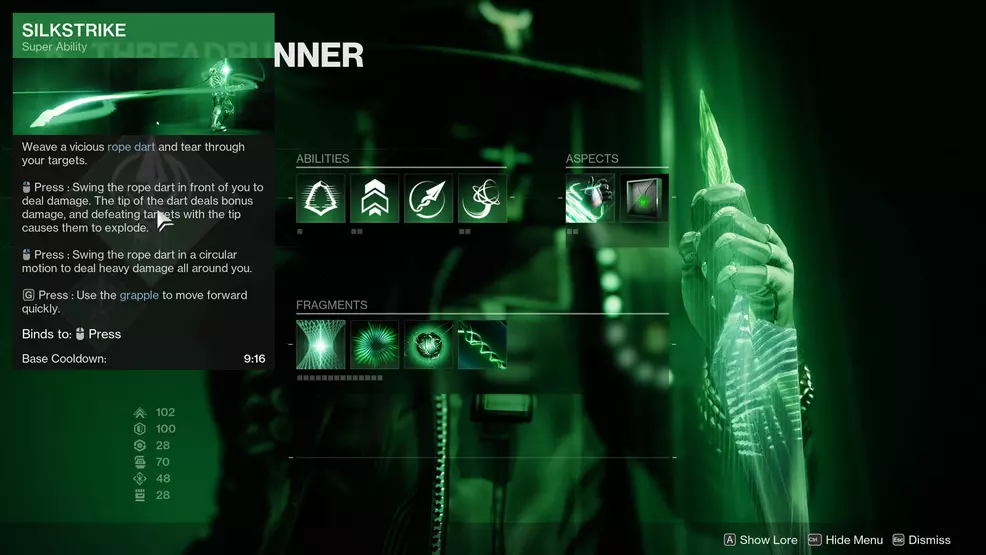986x555 pixels.
Task: Select the class ability icon in Abilities
Action: click(x=321, y=198)
